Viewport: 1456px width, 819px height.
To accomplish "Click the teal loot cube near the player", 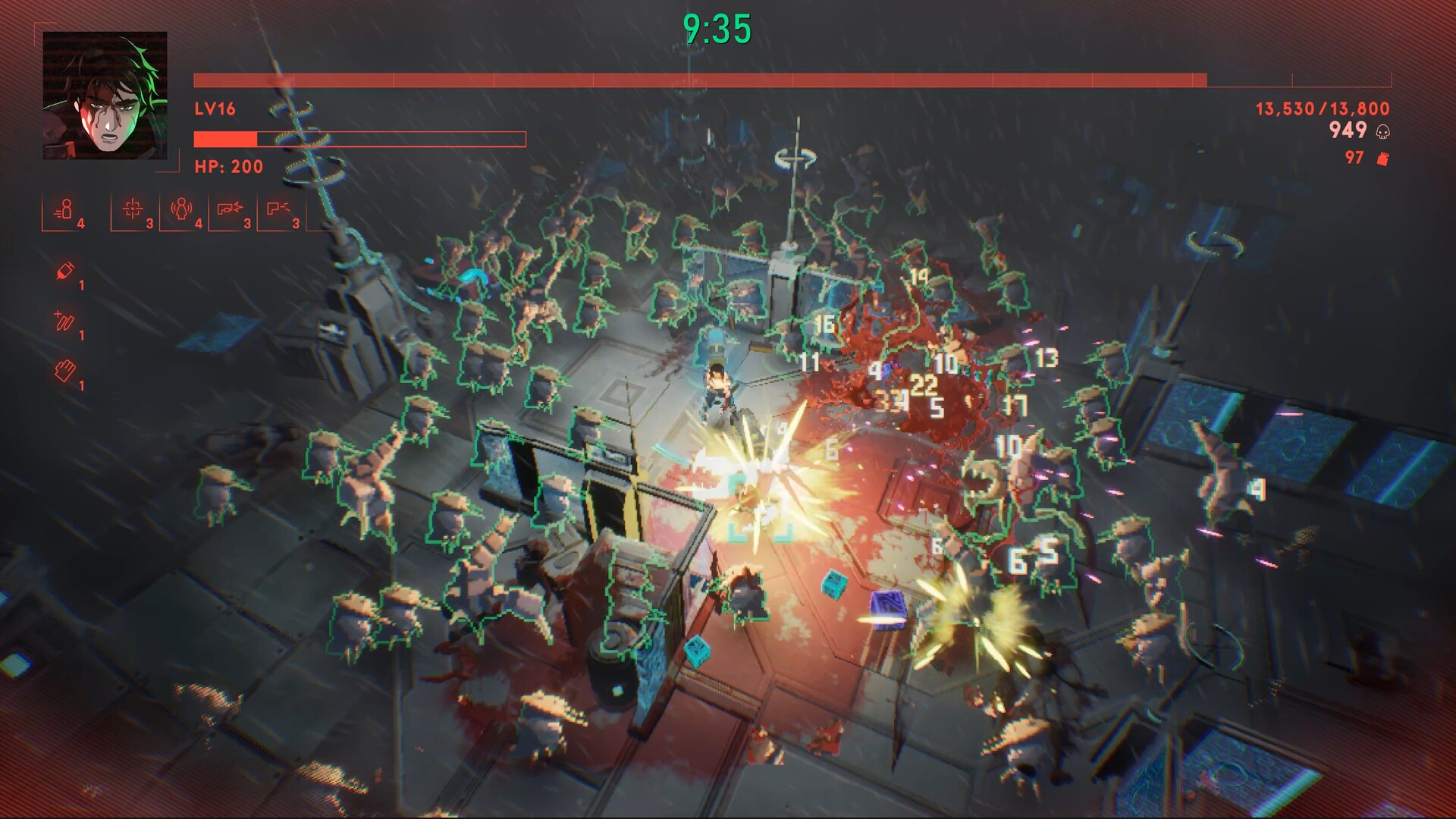I will 834,585.
